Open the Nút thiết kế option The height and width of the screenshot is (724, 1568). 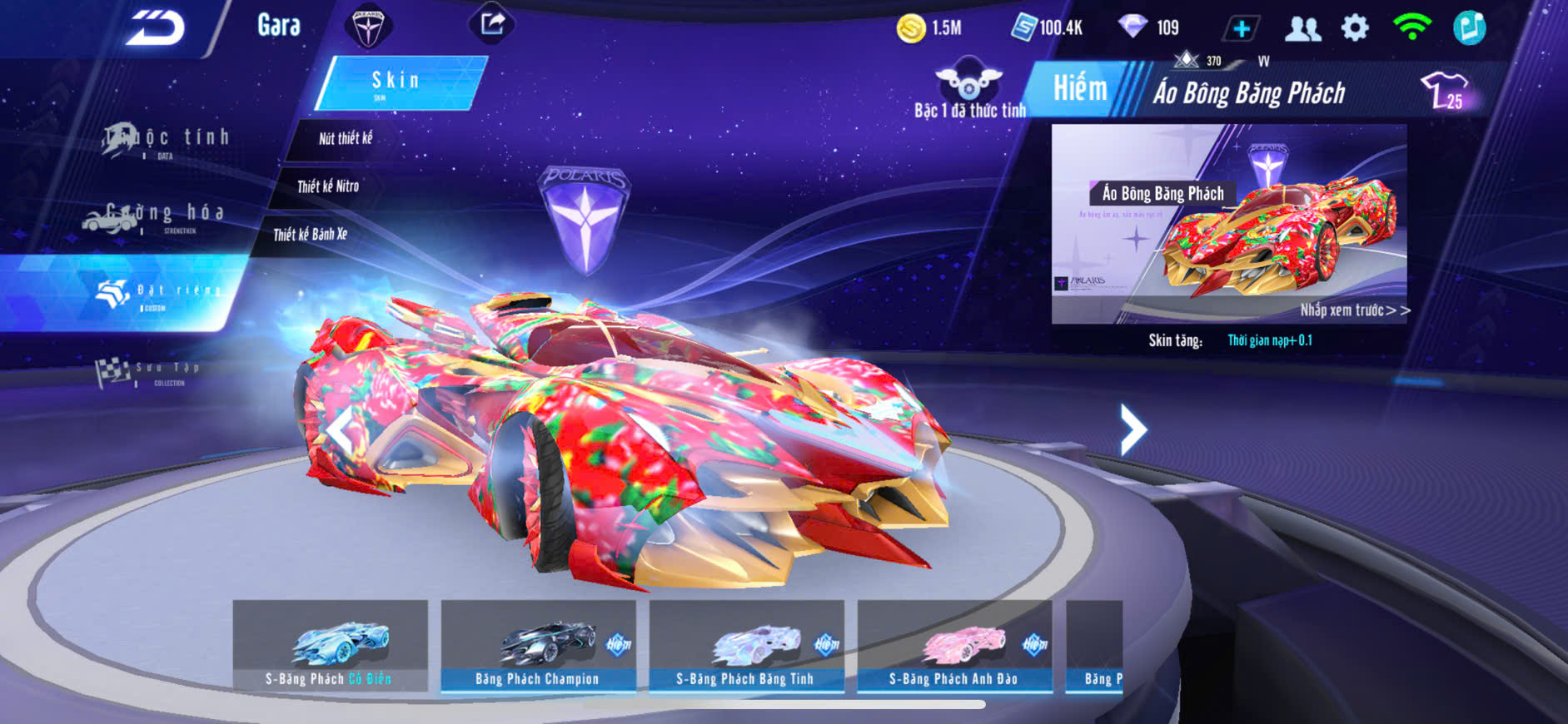tap(345, 139)
